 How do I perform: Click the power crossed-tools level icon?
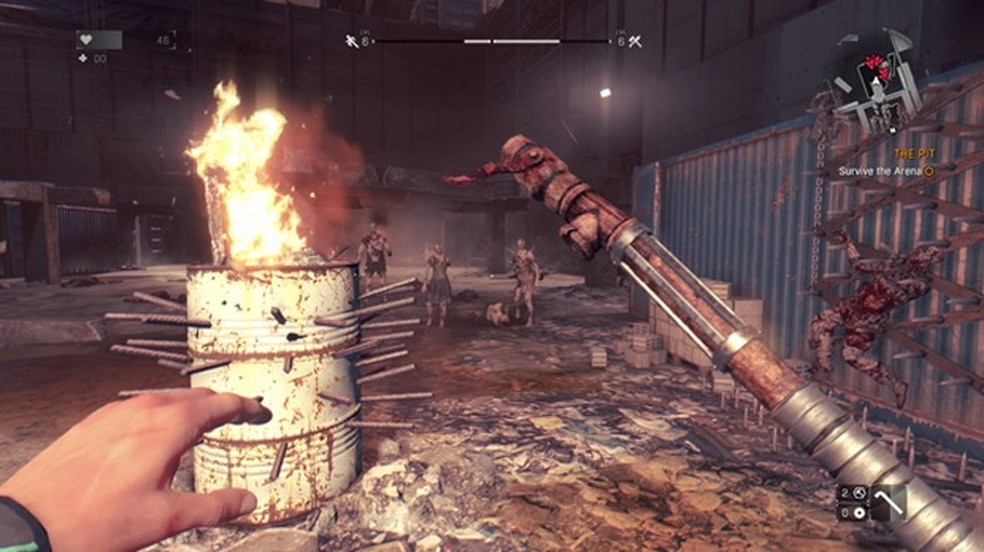point(635,41)
